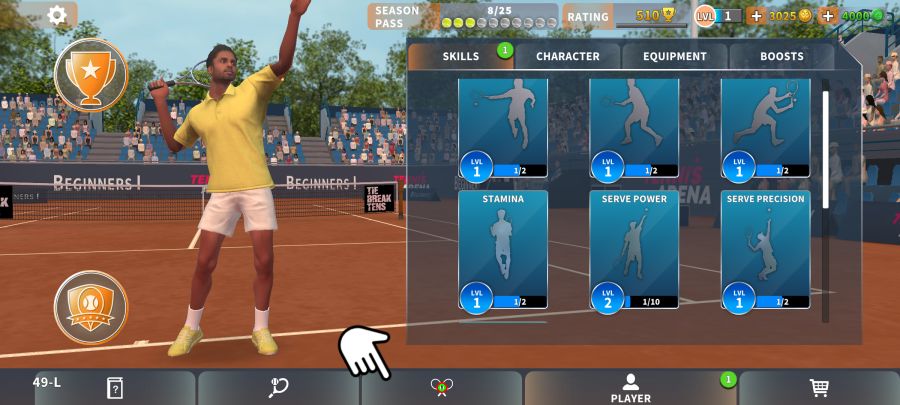Open the single racket and ball tab
Image resolution: width=900 pixels, height=405 pixels.
point(279,388)
